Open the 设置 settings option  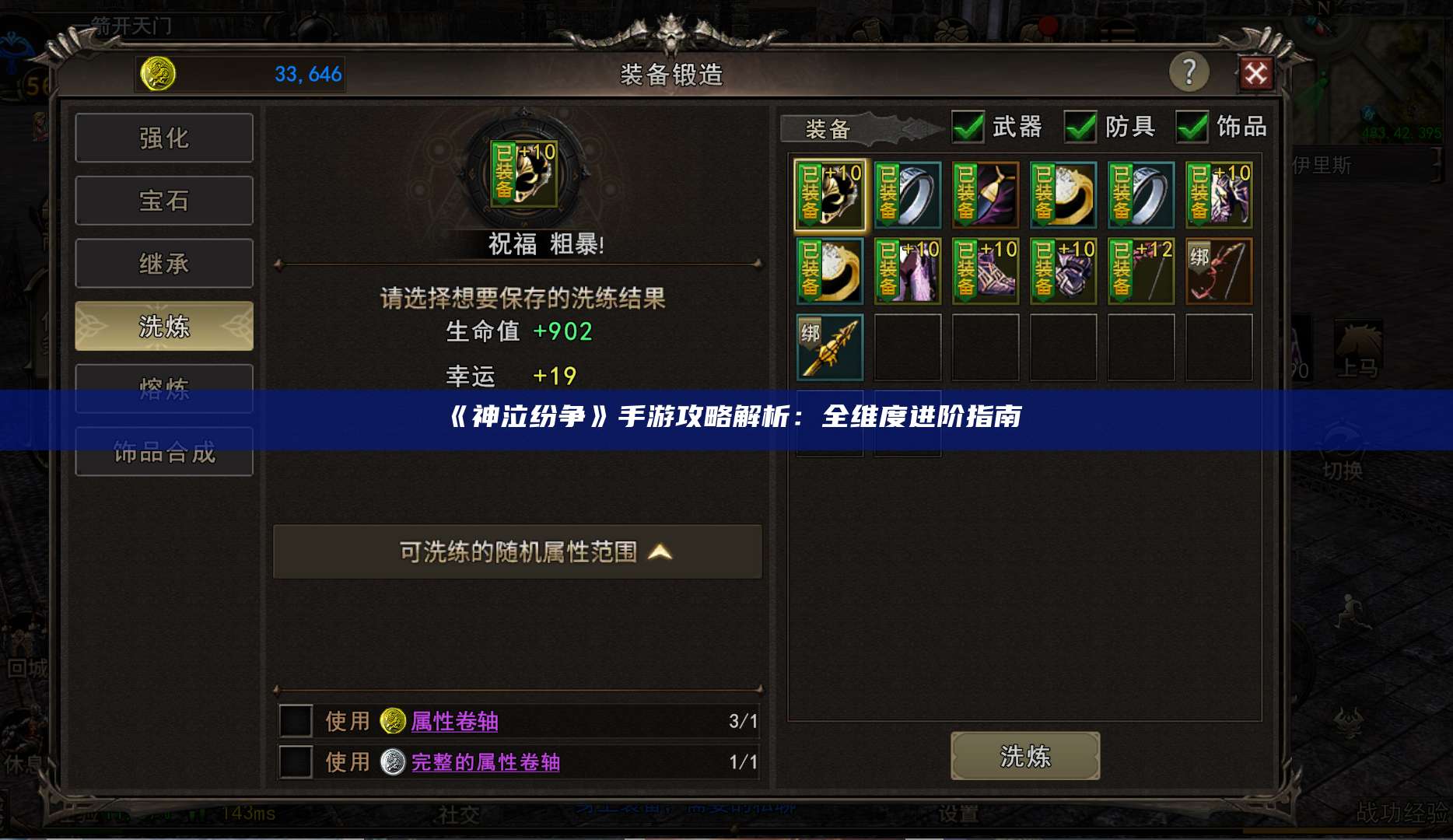tap(961, 814)
